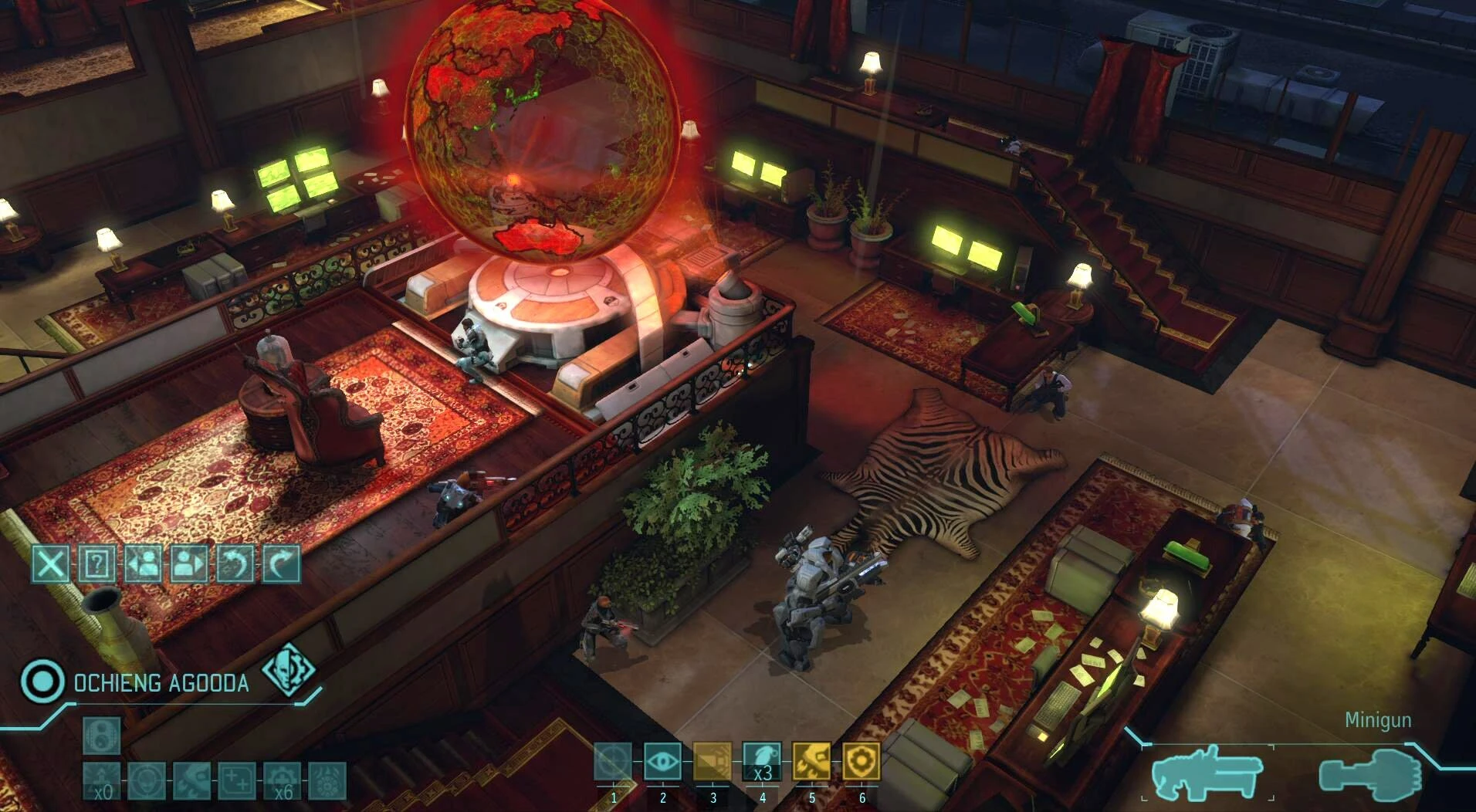Rotate camera with the left curved arrow
The height and width of the screenshot is (812, 1476).
(235, 564)
